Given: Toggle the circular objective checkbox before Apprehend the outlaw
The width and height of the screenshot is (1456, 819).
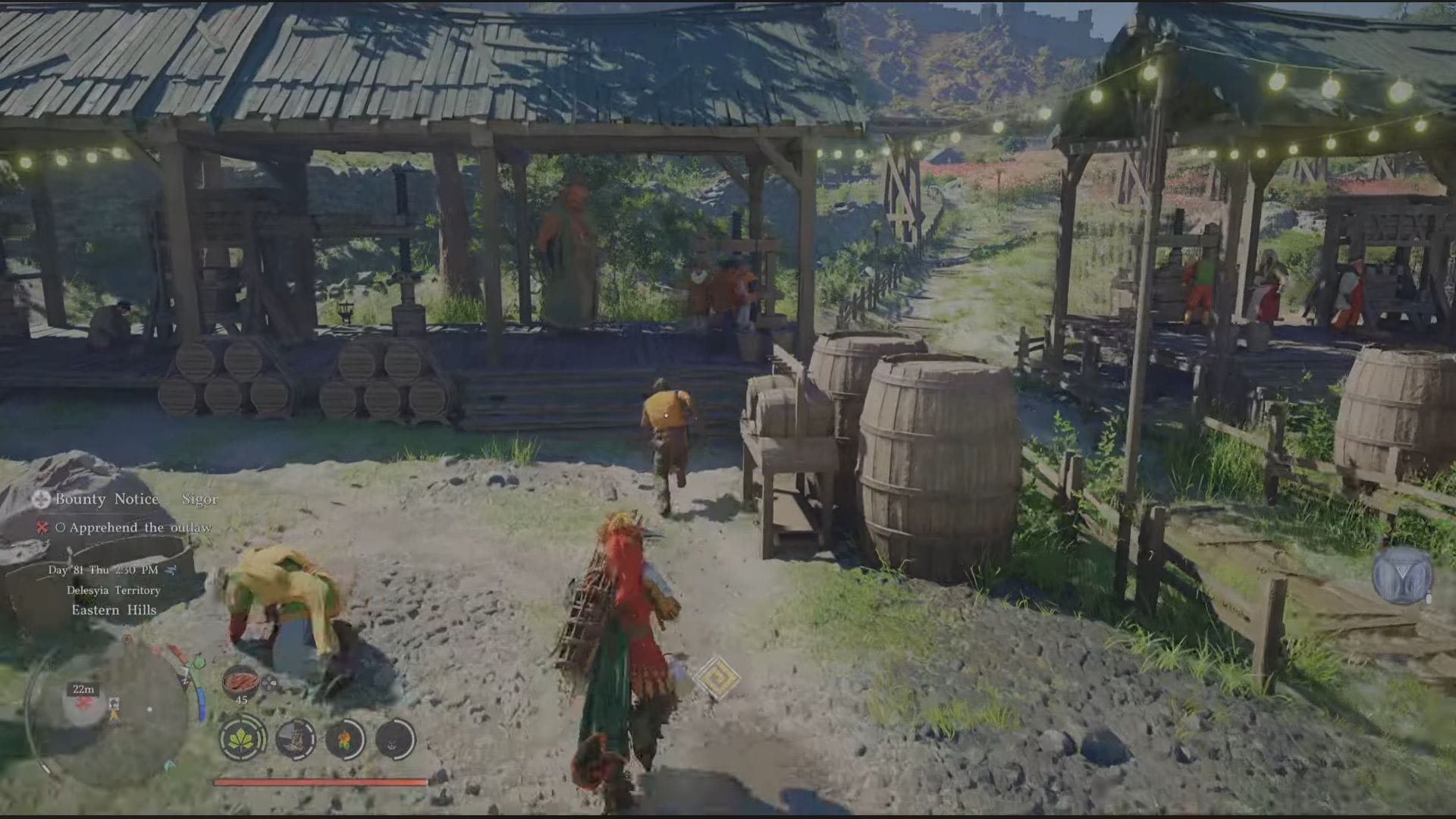Looking at the screenshot, I should 61,528.
